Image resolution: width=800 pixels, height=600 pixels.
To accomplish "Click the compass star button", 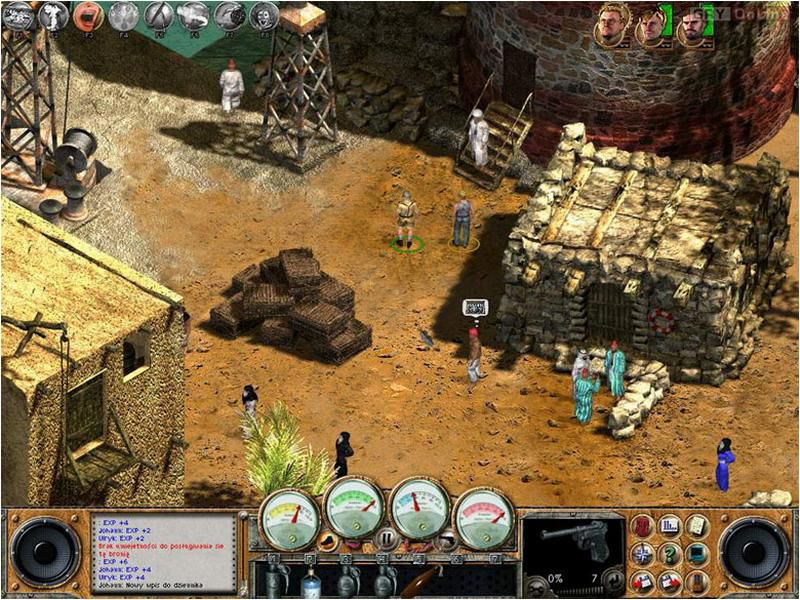I will pos(643,553).
